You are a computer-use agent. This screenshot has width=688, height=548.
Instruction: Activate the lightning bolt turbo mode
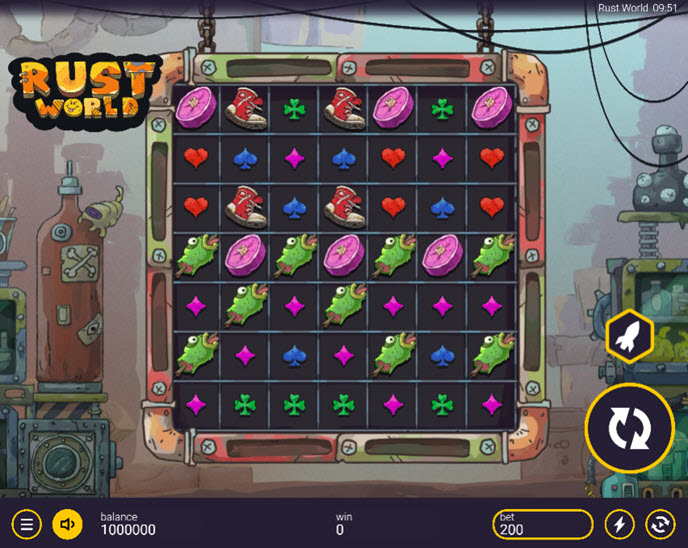click(x=619, y=523)
